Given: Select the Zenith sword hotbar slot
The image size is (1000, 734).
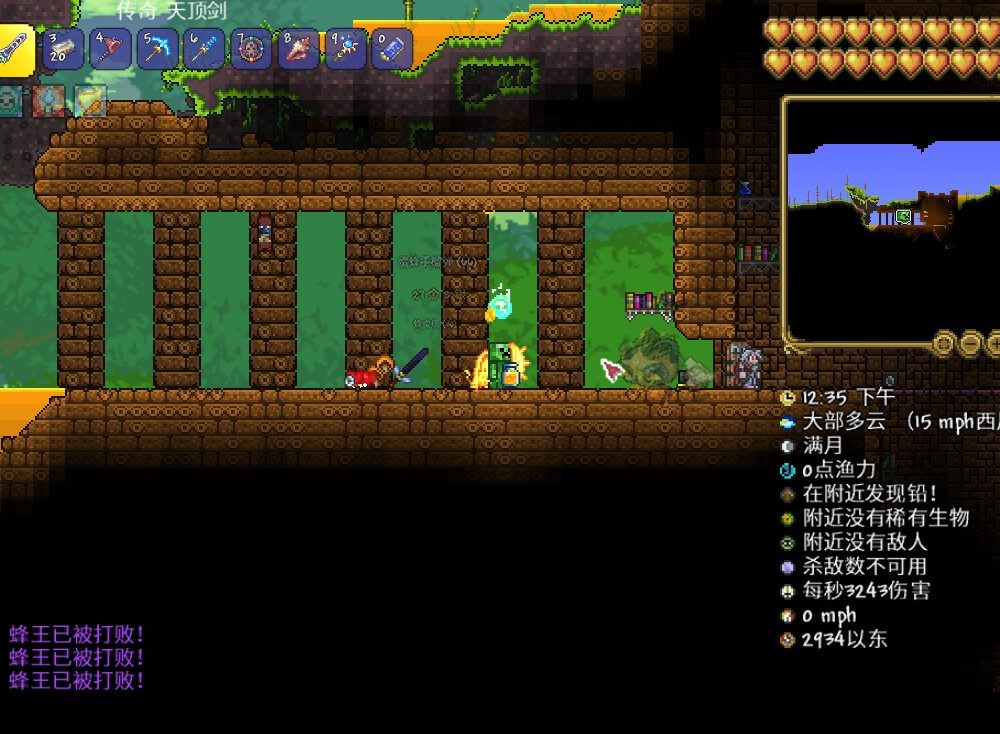Looking at the screenshot, I should click(15, 49).
